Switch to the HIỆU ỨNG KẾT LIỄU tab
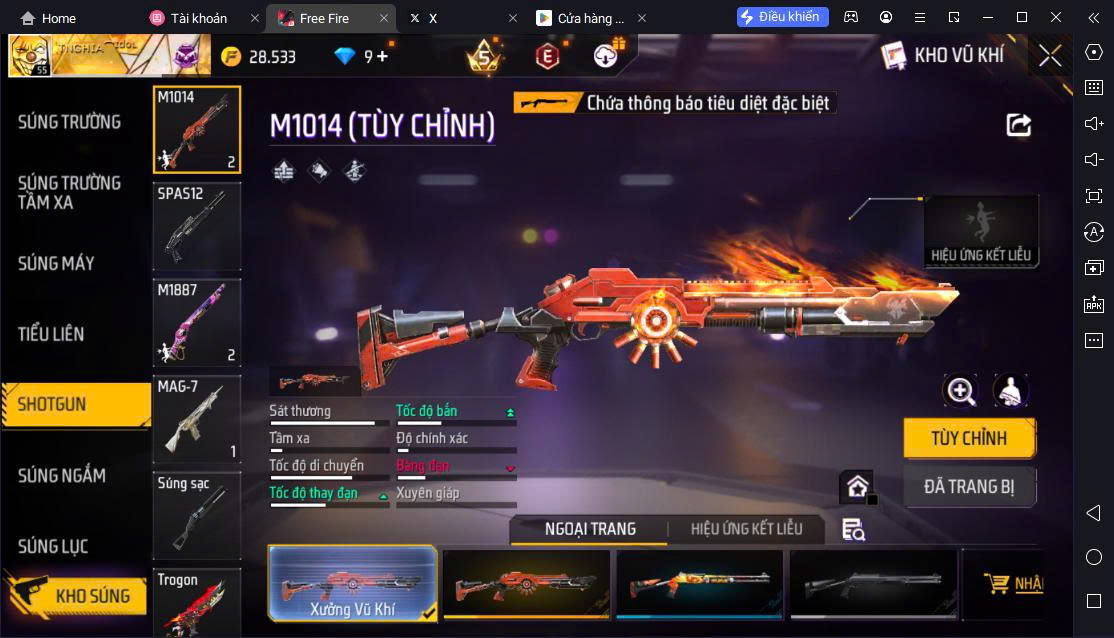The width and height of the screenshot is (1114, 638). point(746,529)
